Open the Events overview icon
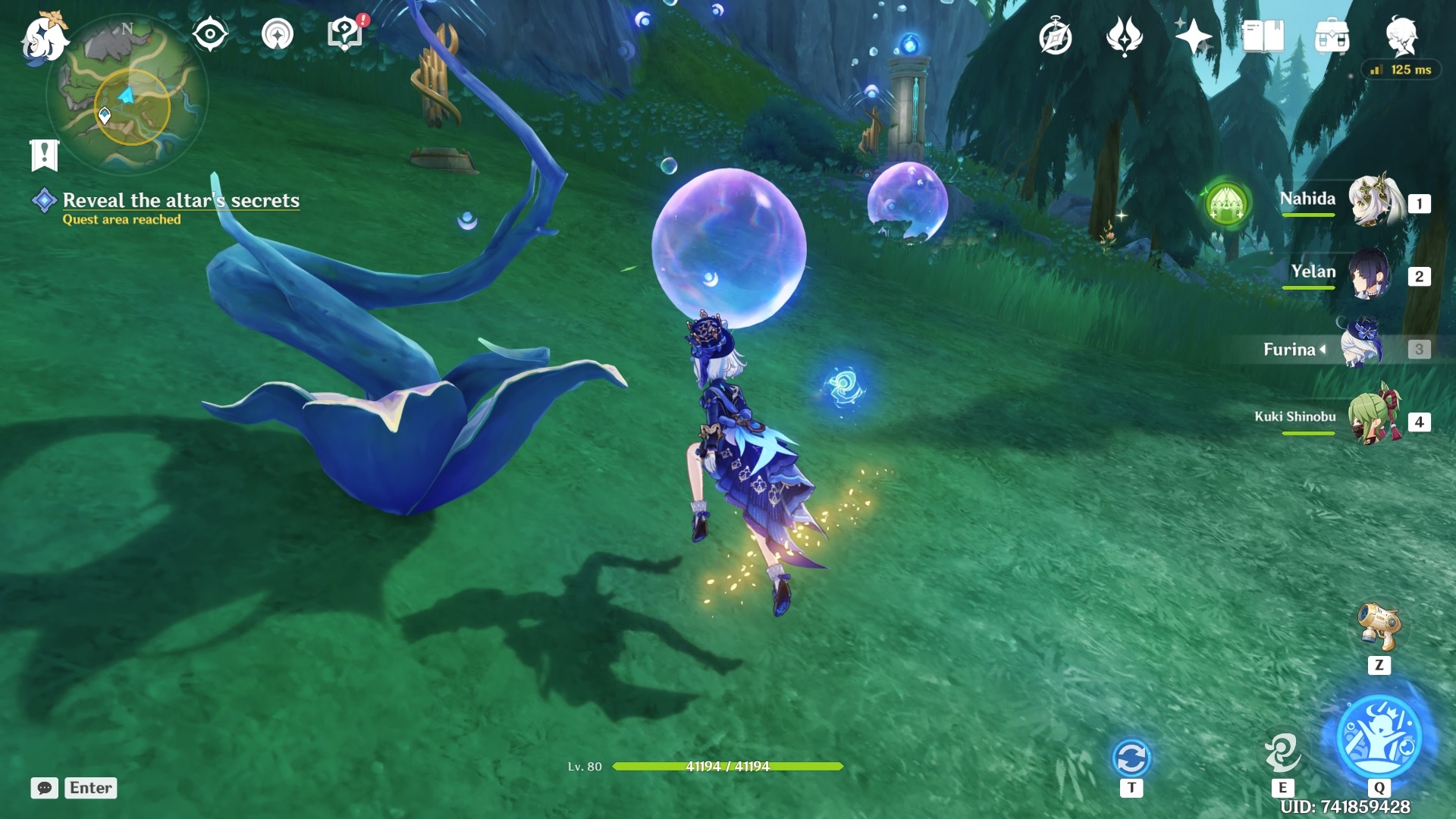 (x=1056, y=34)
